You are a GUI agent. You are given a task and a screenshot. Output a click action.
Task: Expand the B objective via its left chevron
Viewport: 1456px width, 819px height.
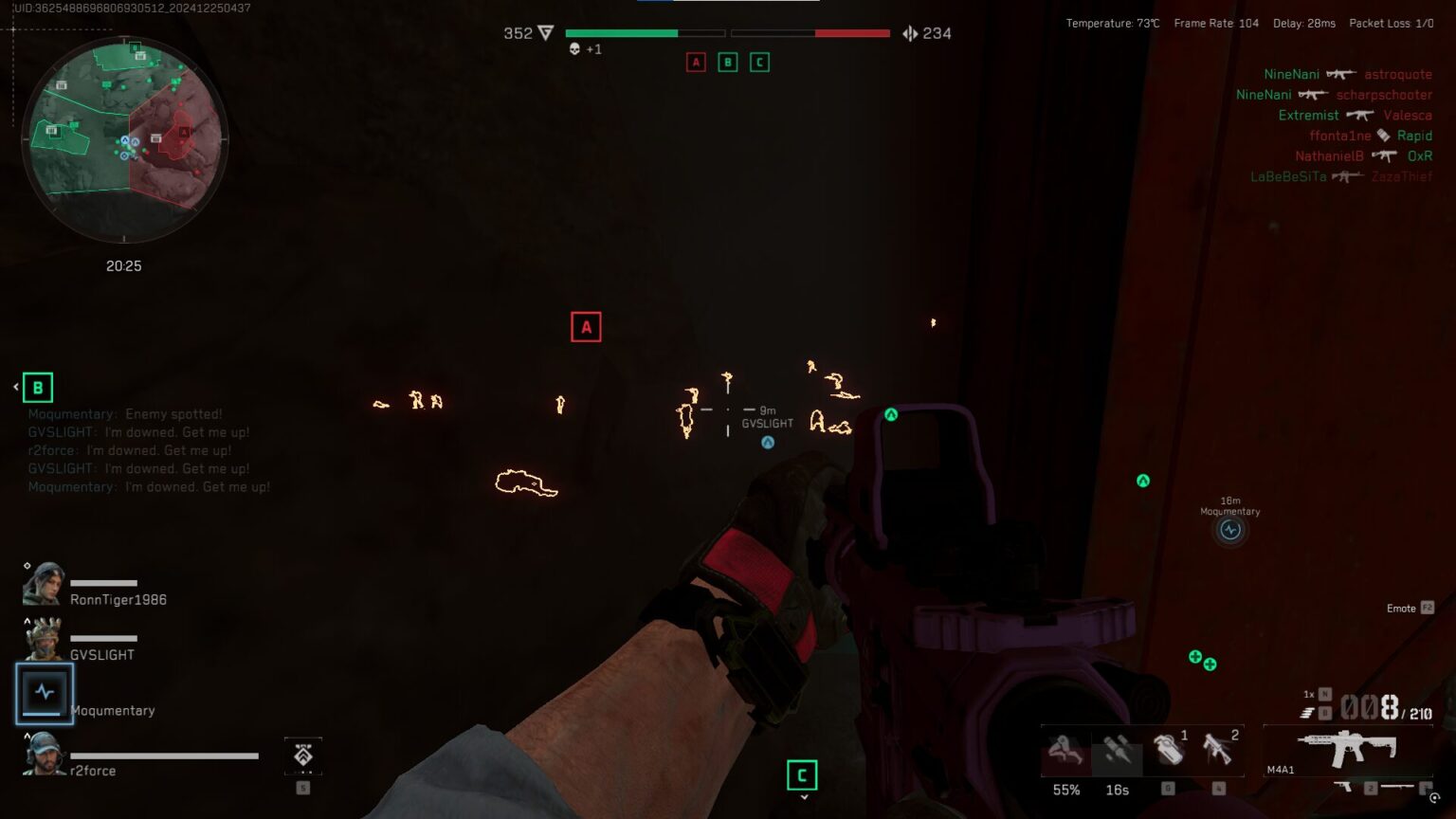13,387
